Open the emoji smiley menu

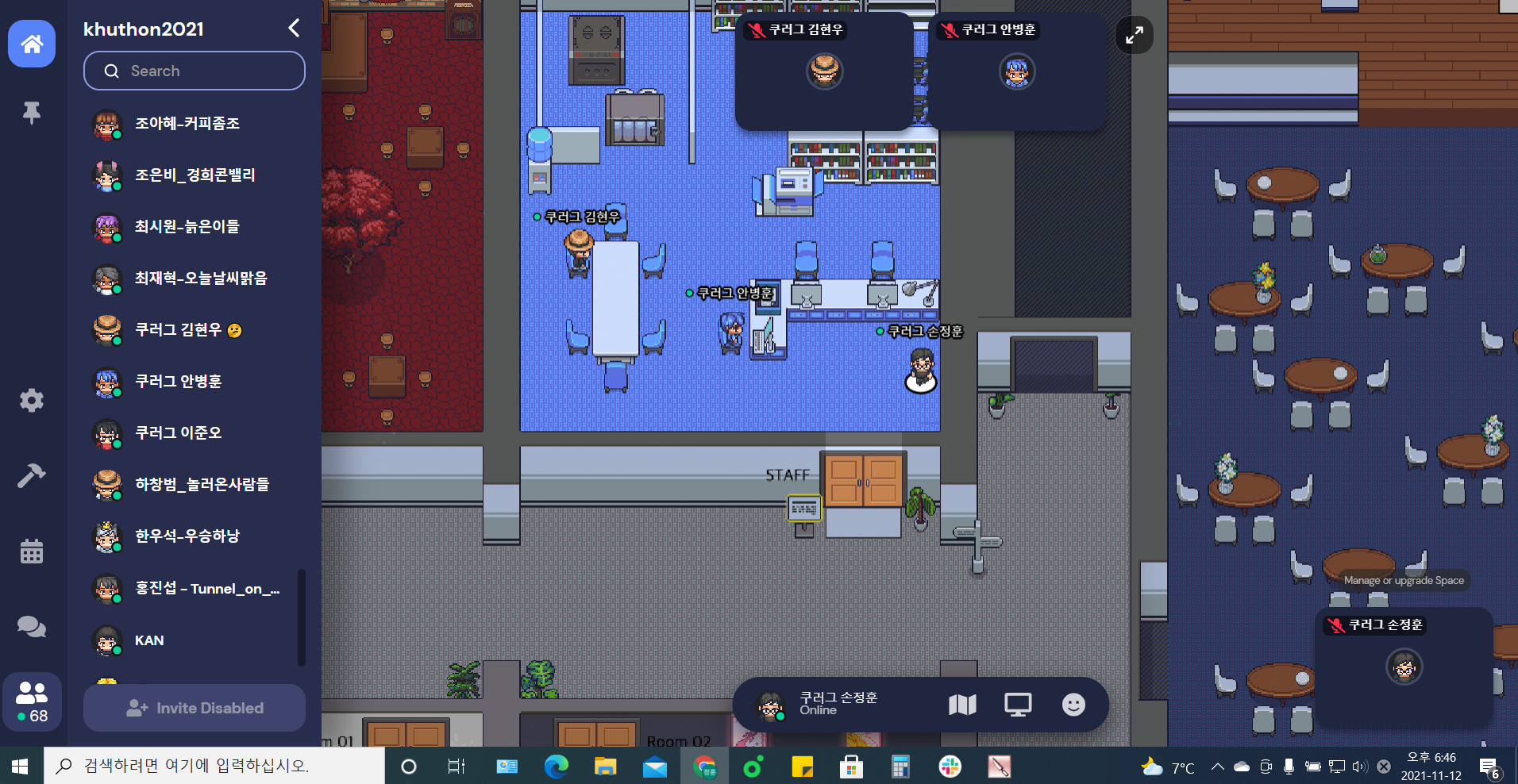(x=1073, y=704)
